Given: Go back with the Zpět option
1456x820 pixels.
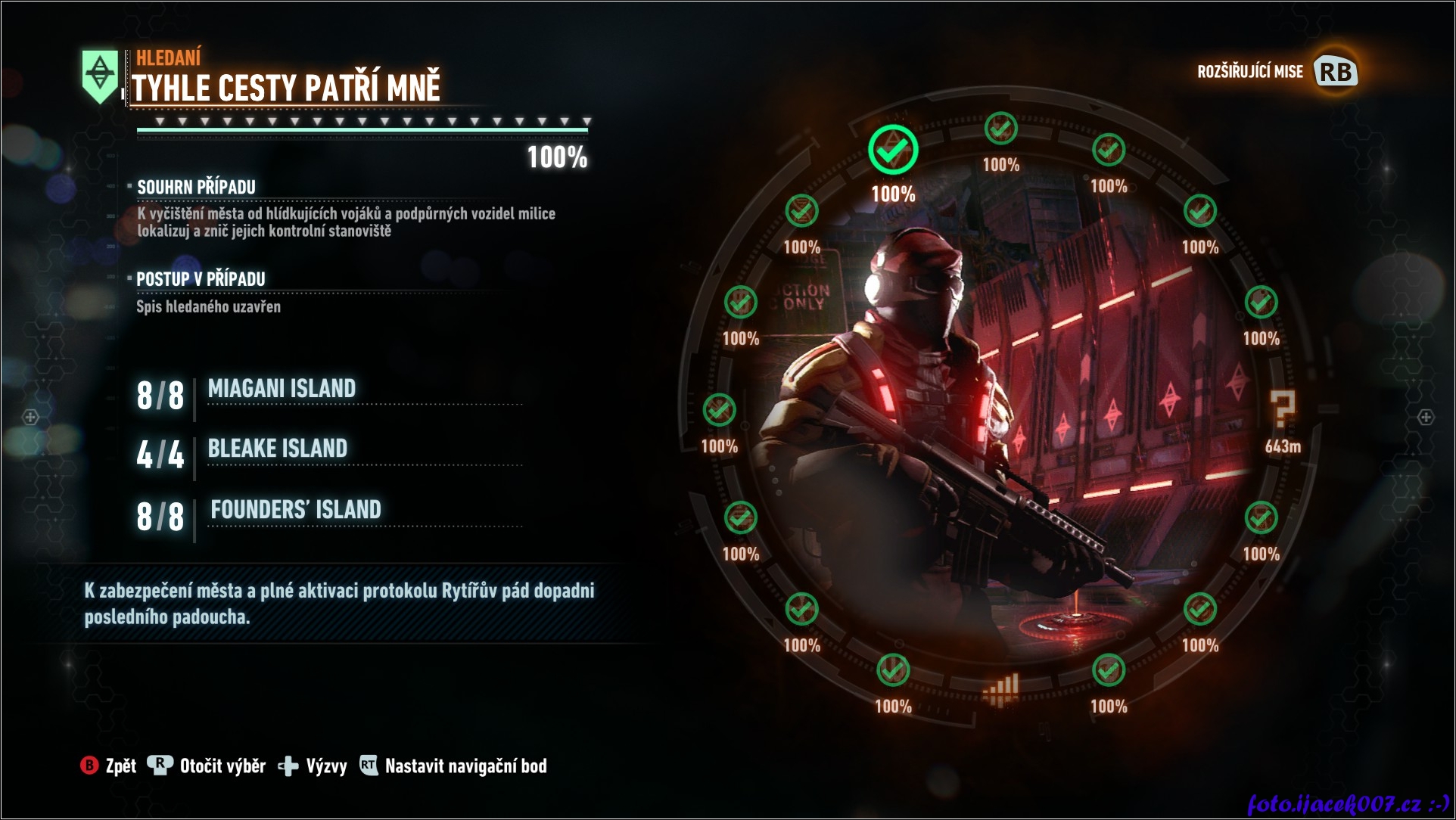Looking at the screenshot, I should coord(109,766).
